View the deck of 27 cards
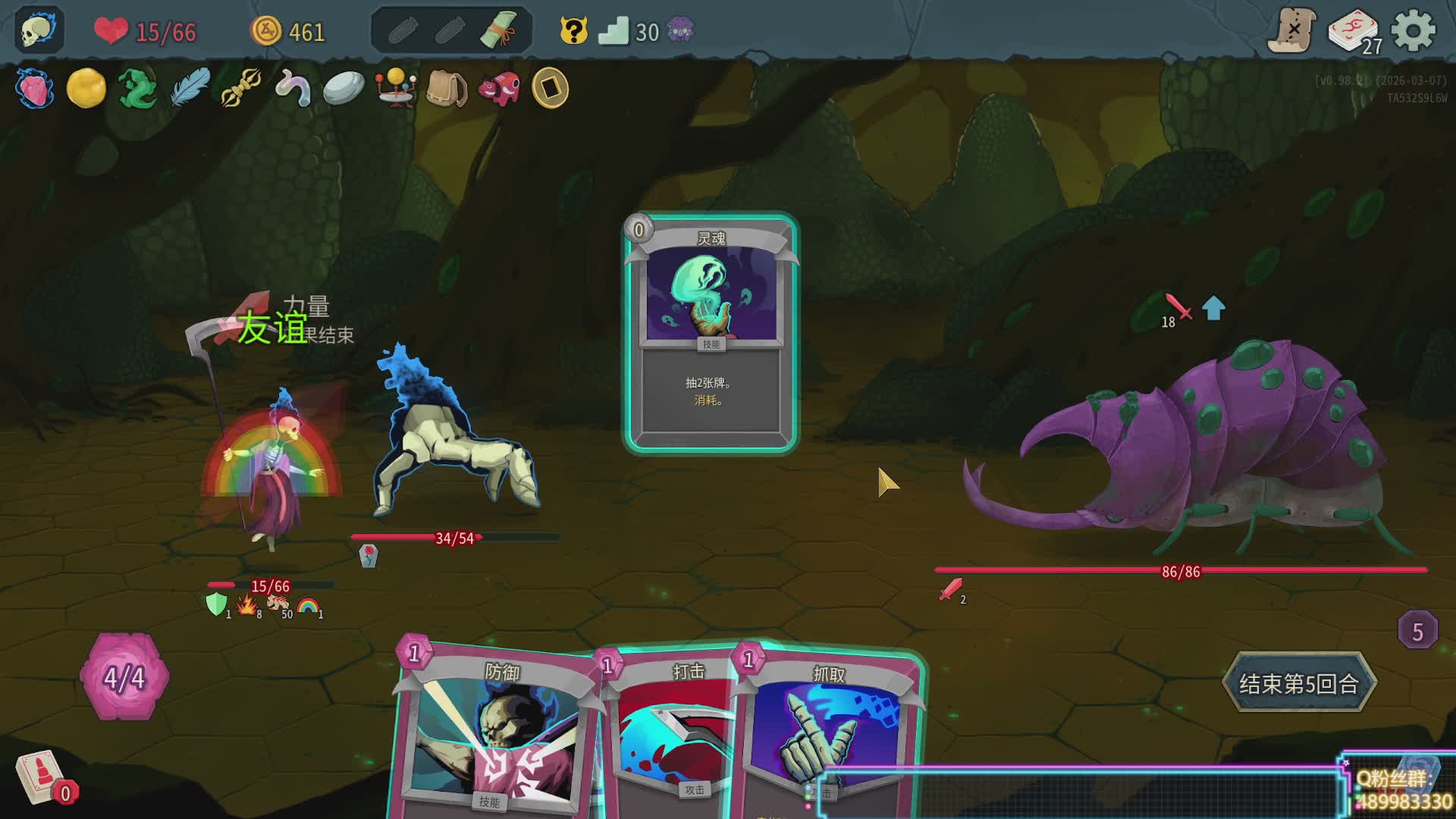1456x819 pixels. [1355, 32]
